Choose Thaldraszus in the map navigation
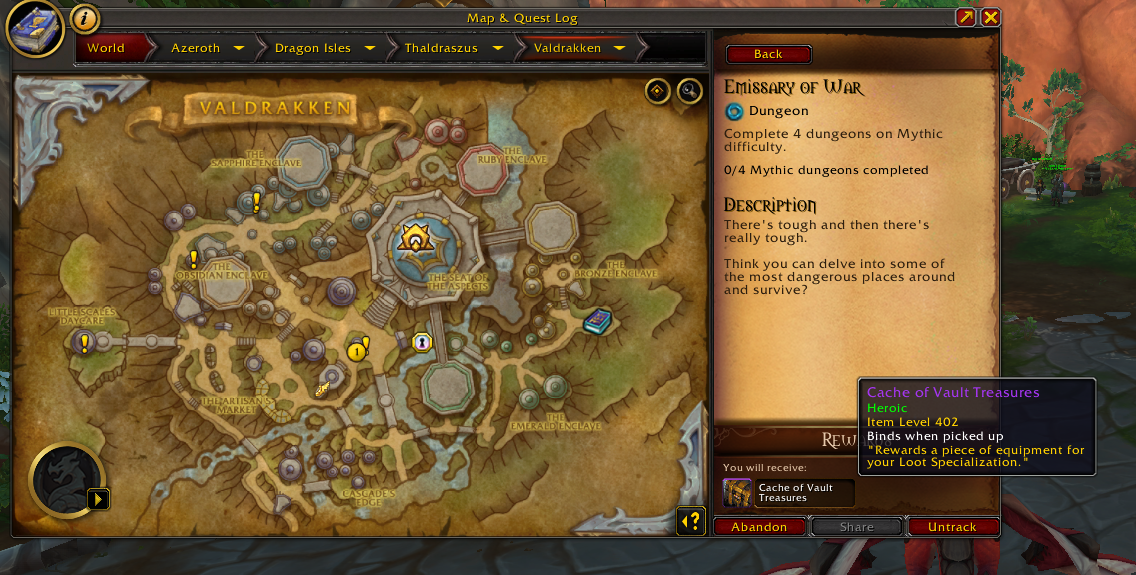The image size is (1136, 575). click(441, 48)
